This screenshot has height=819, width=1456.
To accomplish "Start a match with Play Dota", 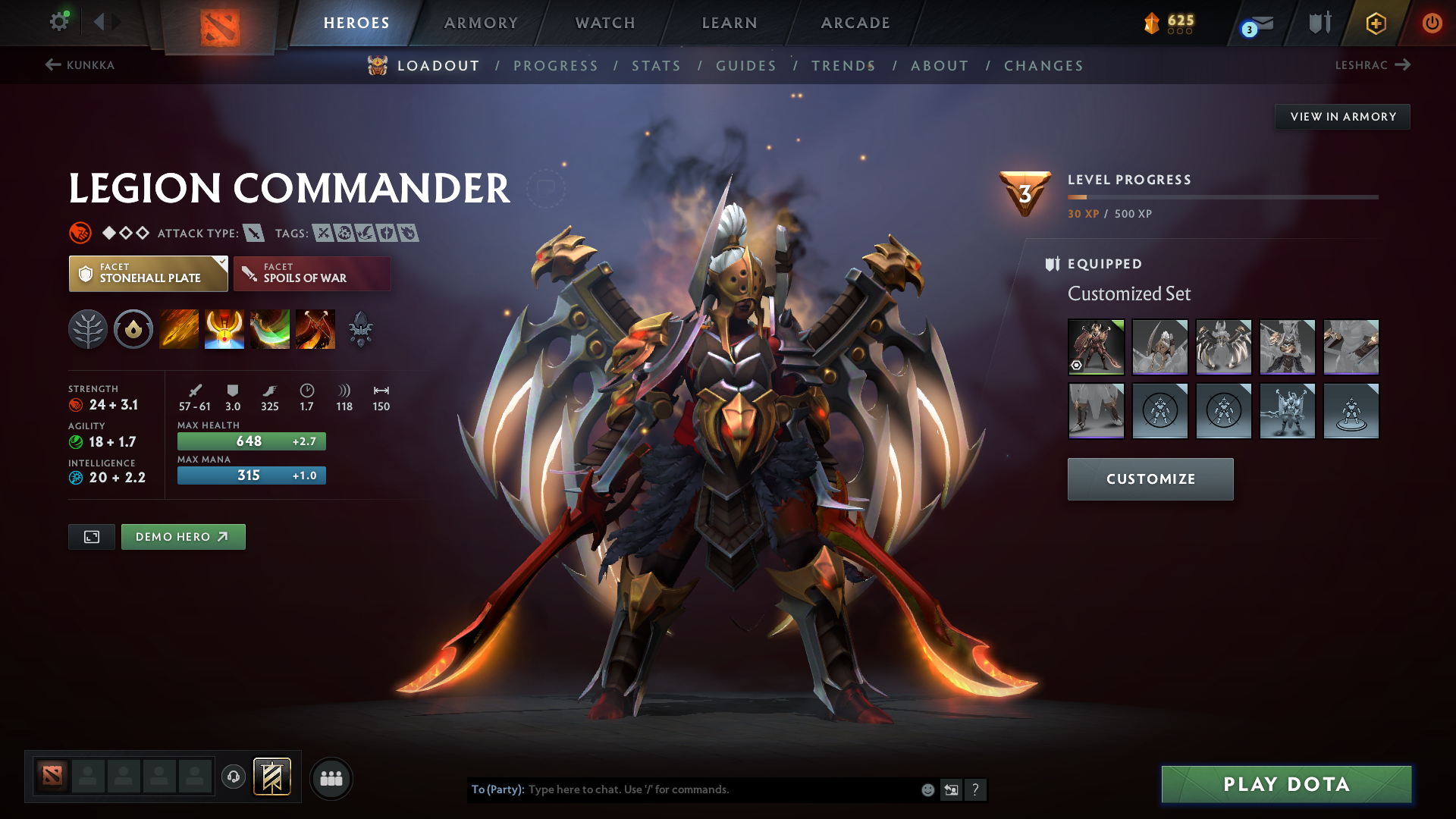I will 1286,784.
